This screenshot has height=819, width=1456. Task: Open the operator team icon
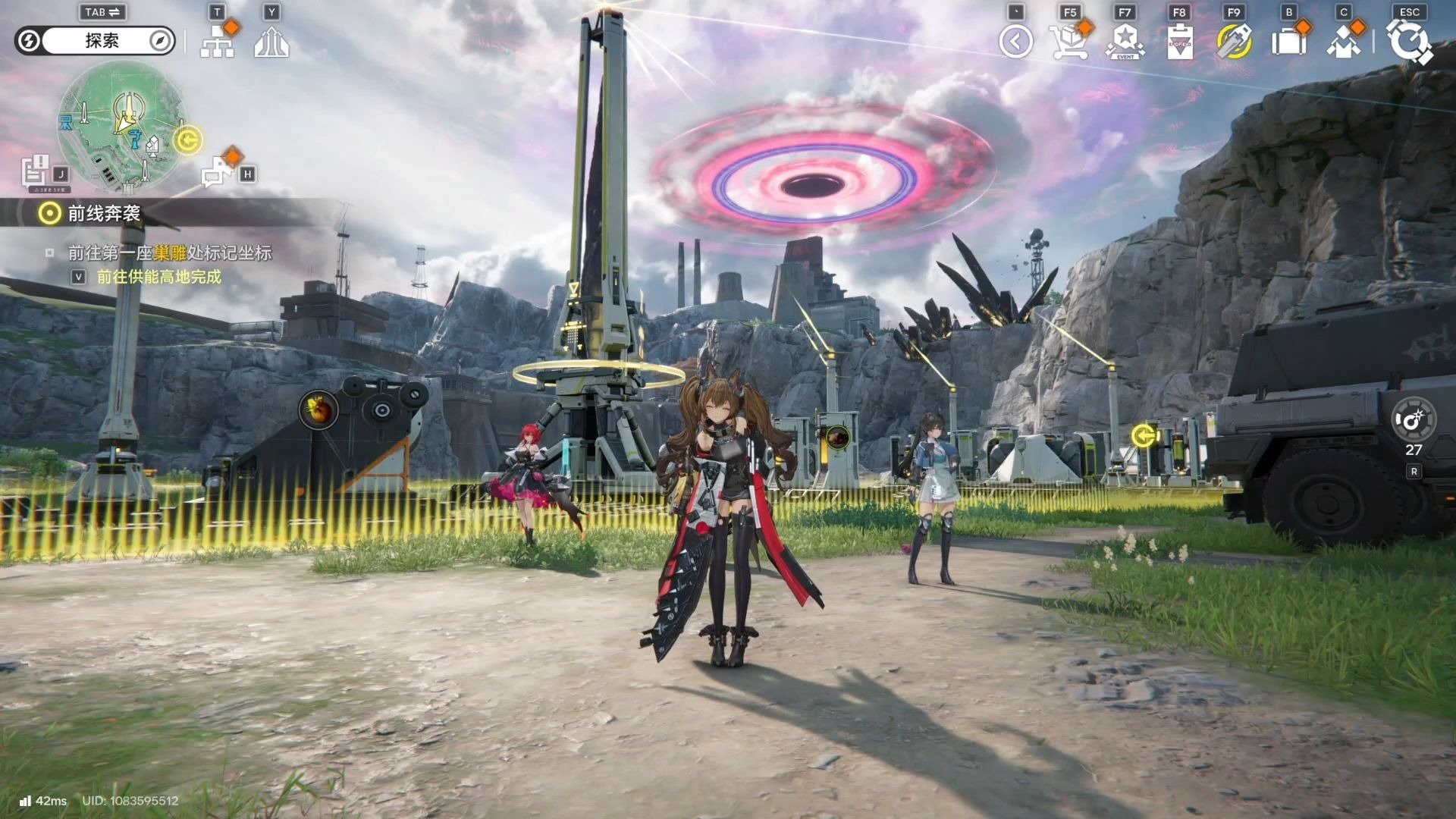click(x=1343, y=42)
